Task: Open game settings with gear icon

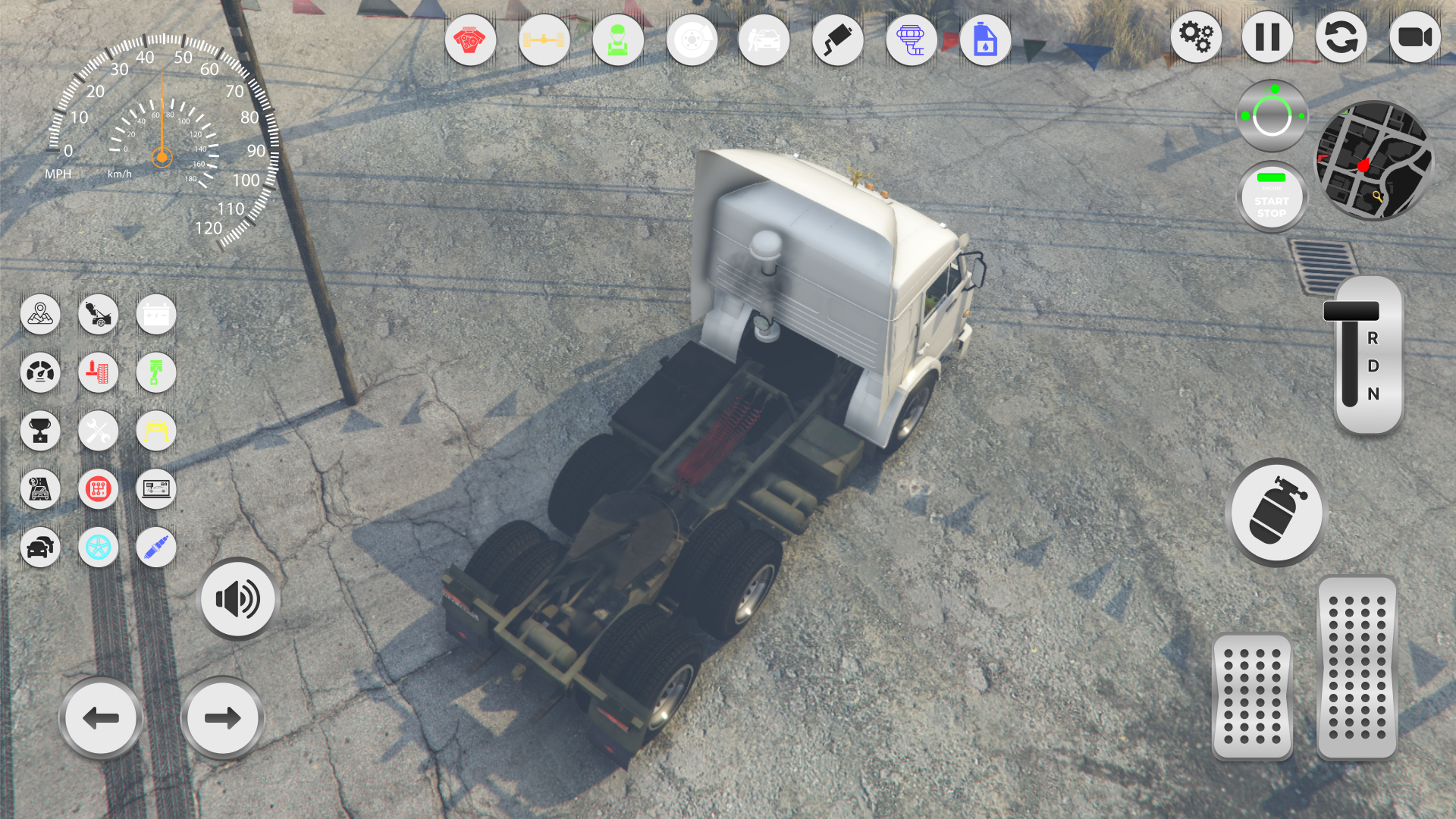Action: click(x=1196, y=36)
